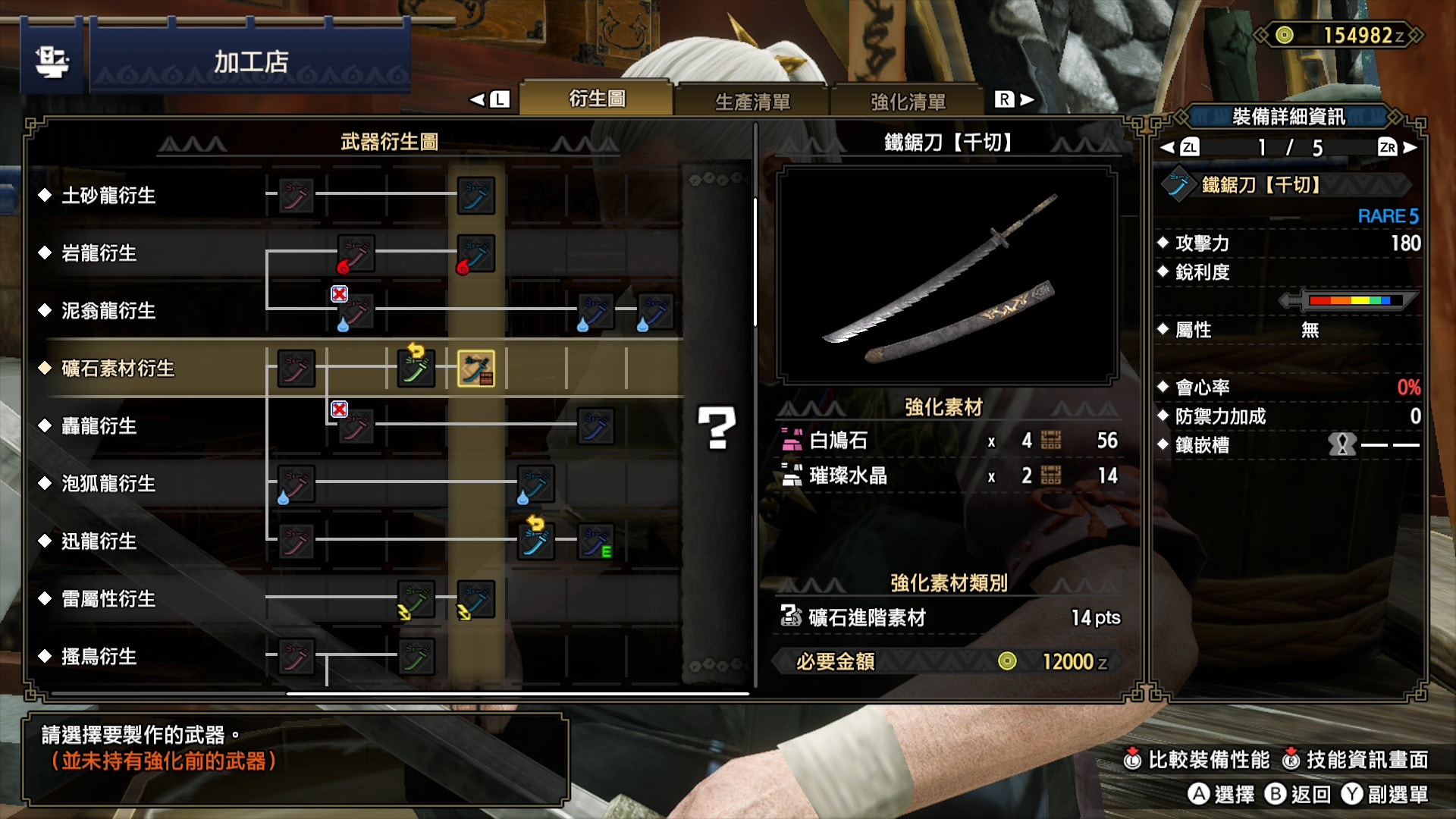Viewport: 1456px width, 819px height.
Task: Choose the 土砂龍衍生 weapon tree row
Action: point(108,196)
